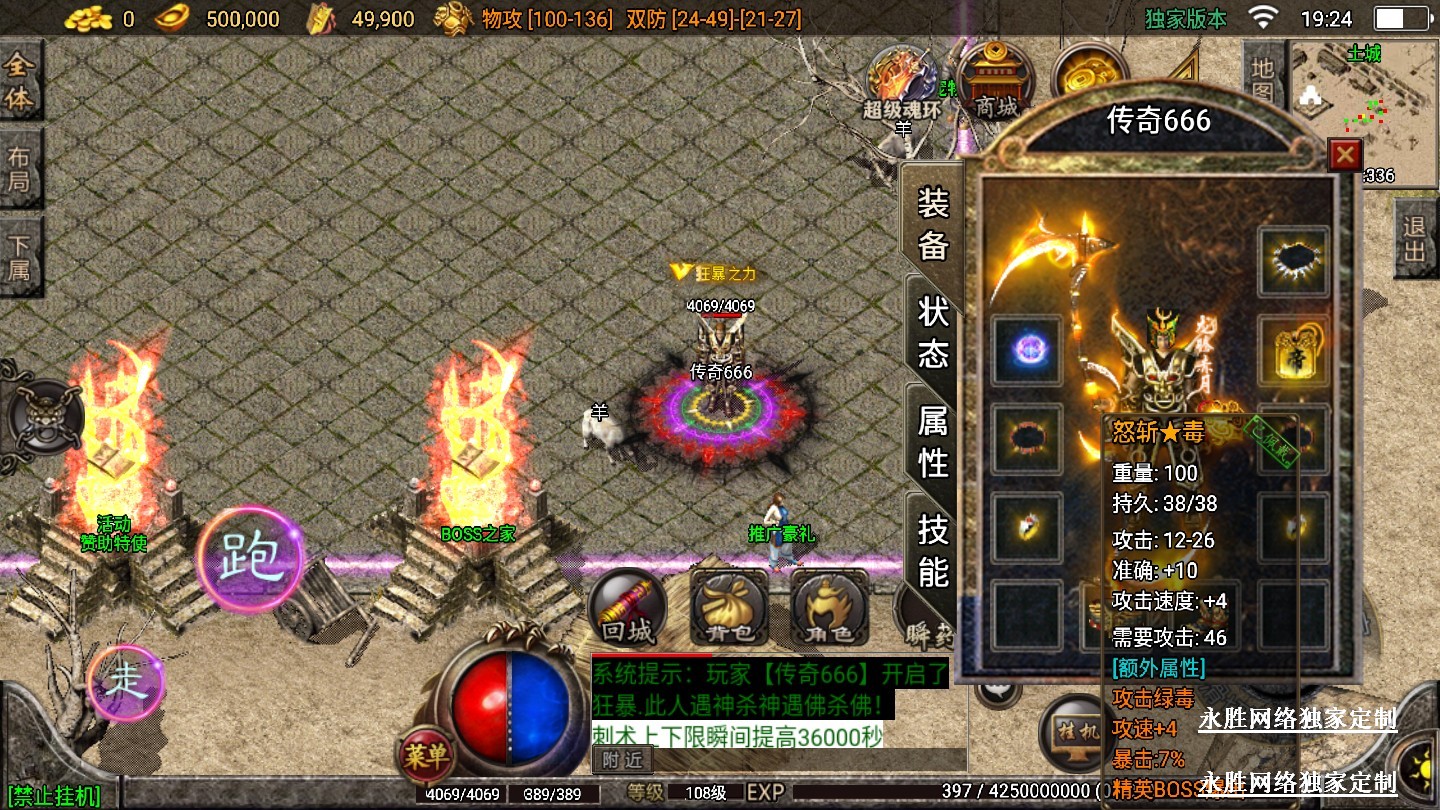The height and width of the screenshot is (810, 1440).
Task: Open the 下属 subordinates button
Action: [20, 257]
